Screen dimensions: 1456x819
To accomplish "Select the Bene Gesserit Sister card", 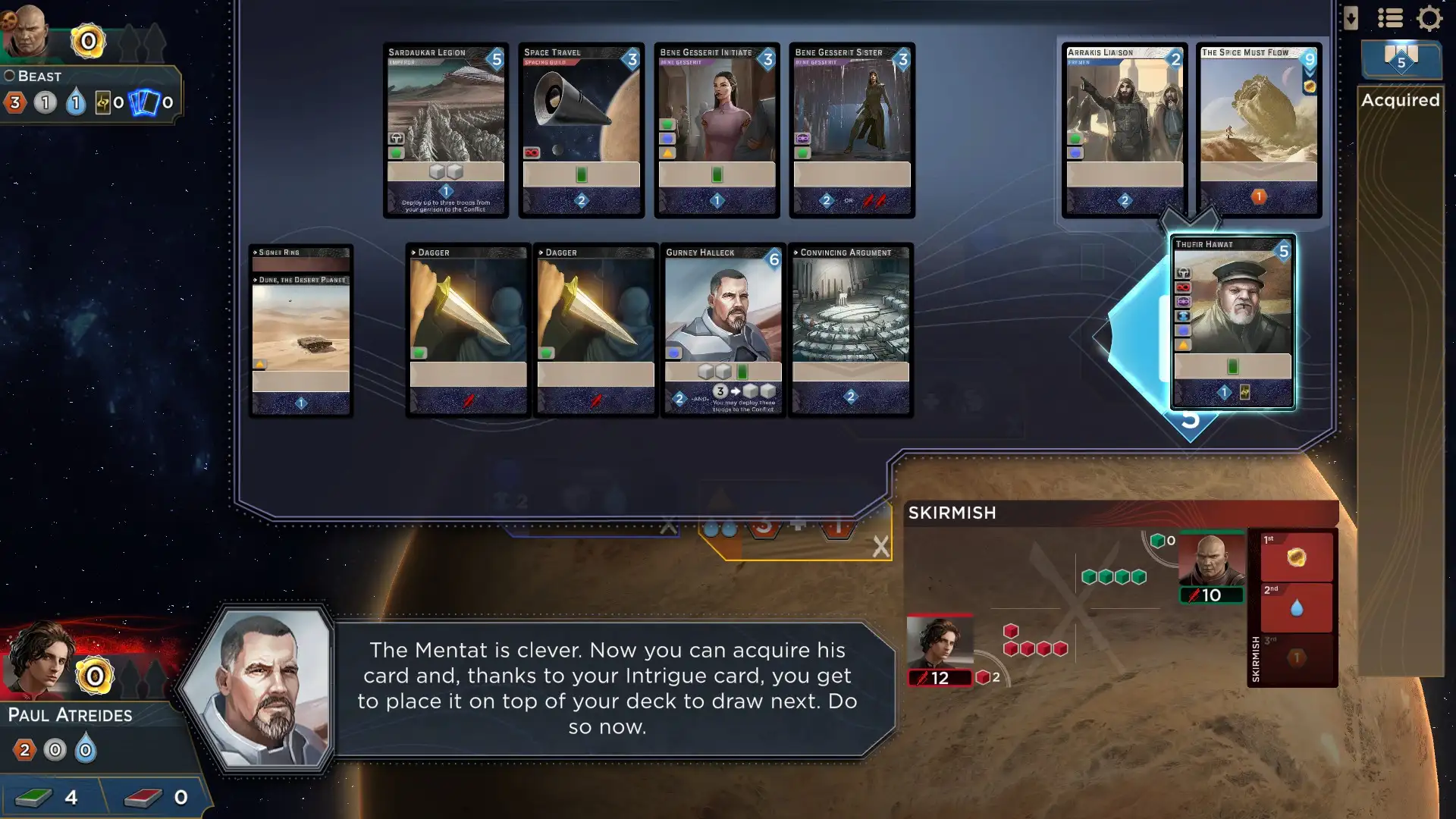I will pyautogui.click(x=852, y=130).
